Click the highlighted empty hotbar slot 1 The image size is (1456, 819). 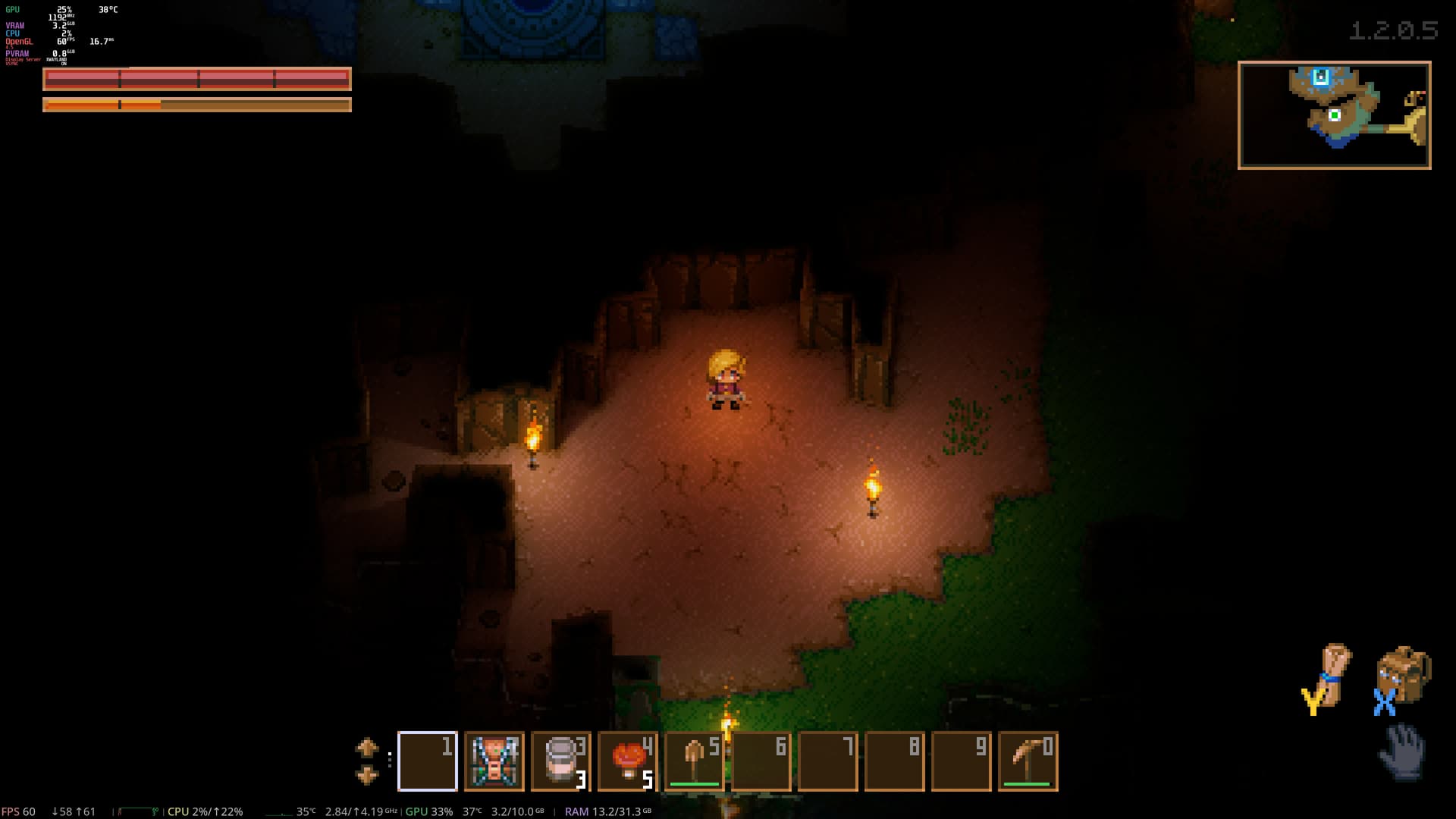point(427,761)
